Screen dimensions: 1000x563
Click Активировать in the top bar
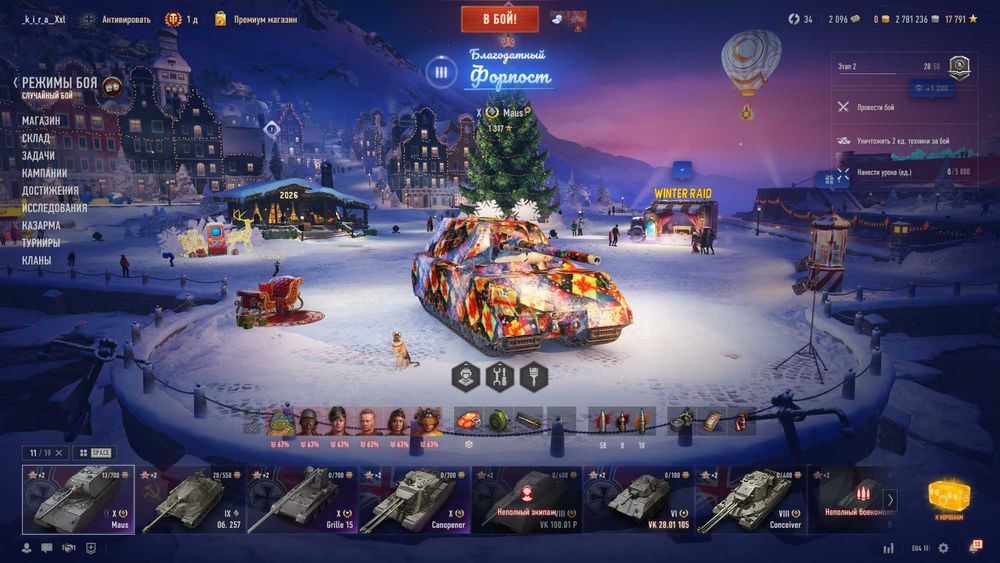click(x=124, y=19)
